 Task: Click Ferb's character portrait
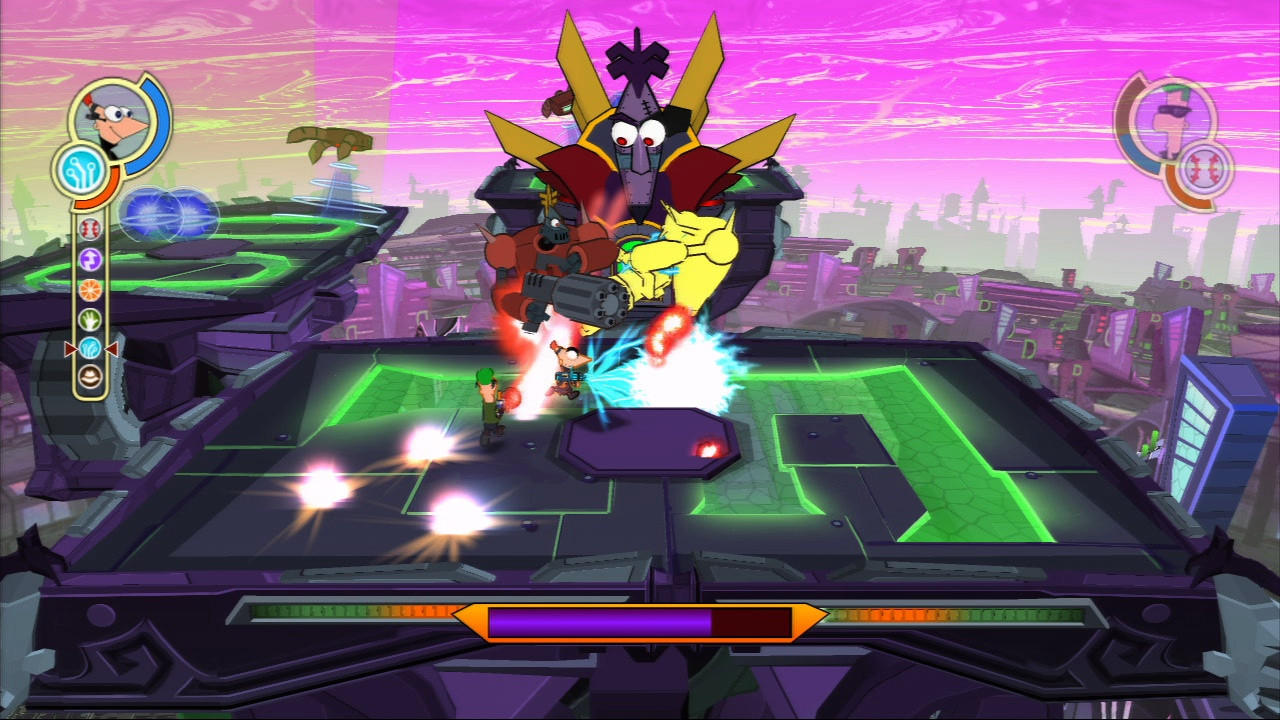click(1166, 116)
